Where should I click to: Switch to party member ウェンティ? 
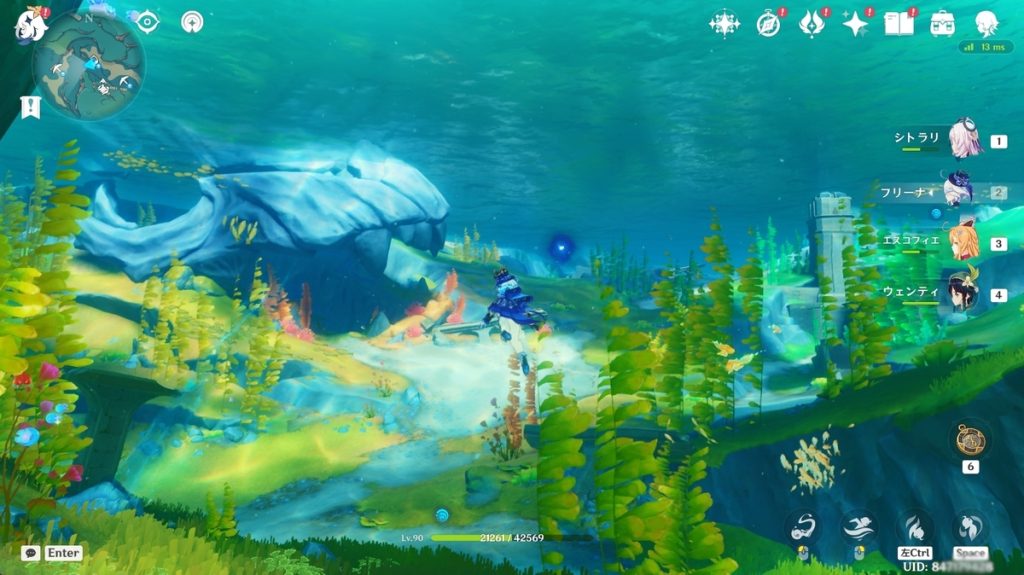pos(961,292)
